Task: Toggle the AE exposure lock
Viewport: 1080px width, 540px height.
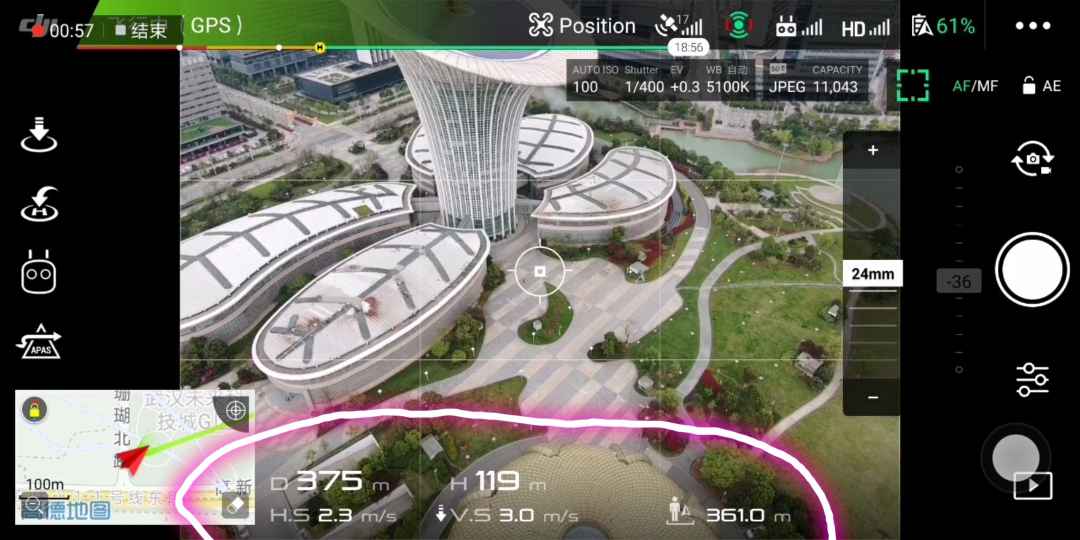Action: pos(1041,86)
